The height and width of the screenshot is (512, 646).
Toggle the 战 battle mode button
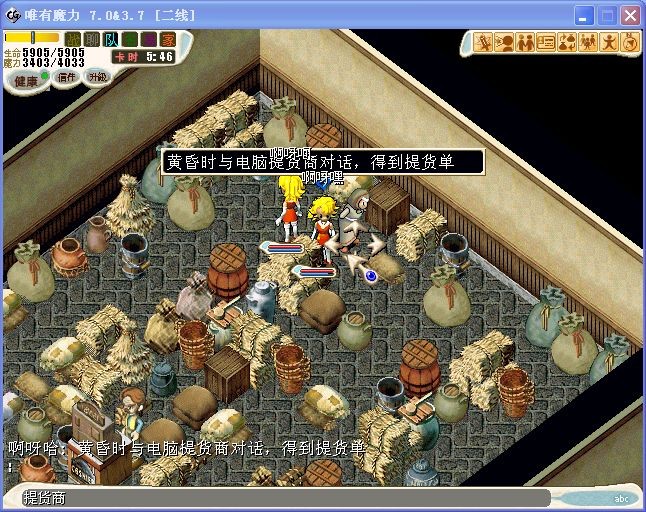[x=73, y=40]
